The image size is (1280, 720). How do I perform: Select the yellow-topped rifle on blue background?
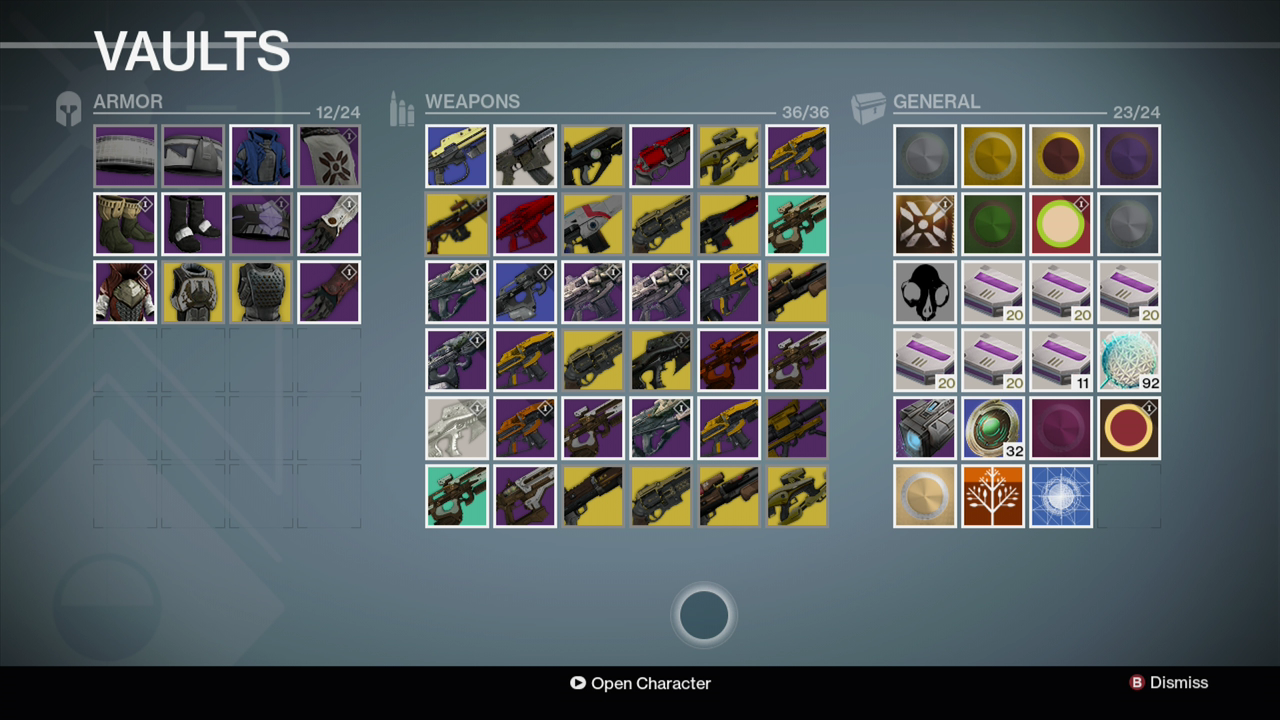coord(457,156)
